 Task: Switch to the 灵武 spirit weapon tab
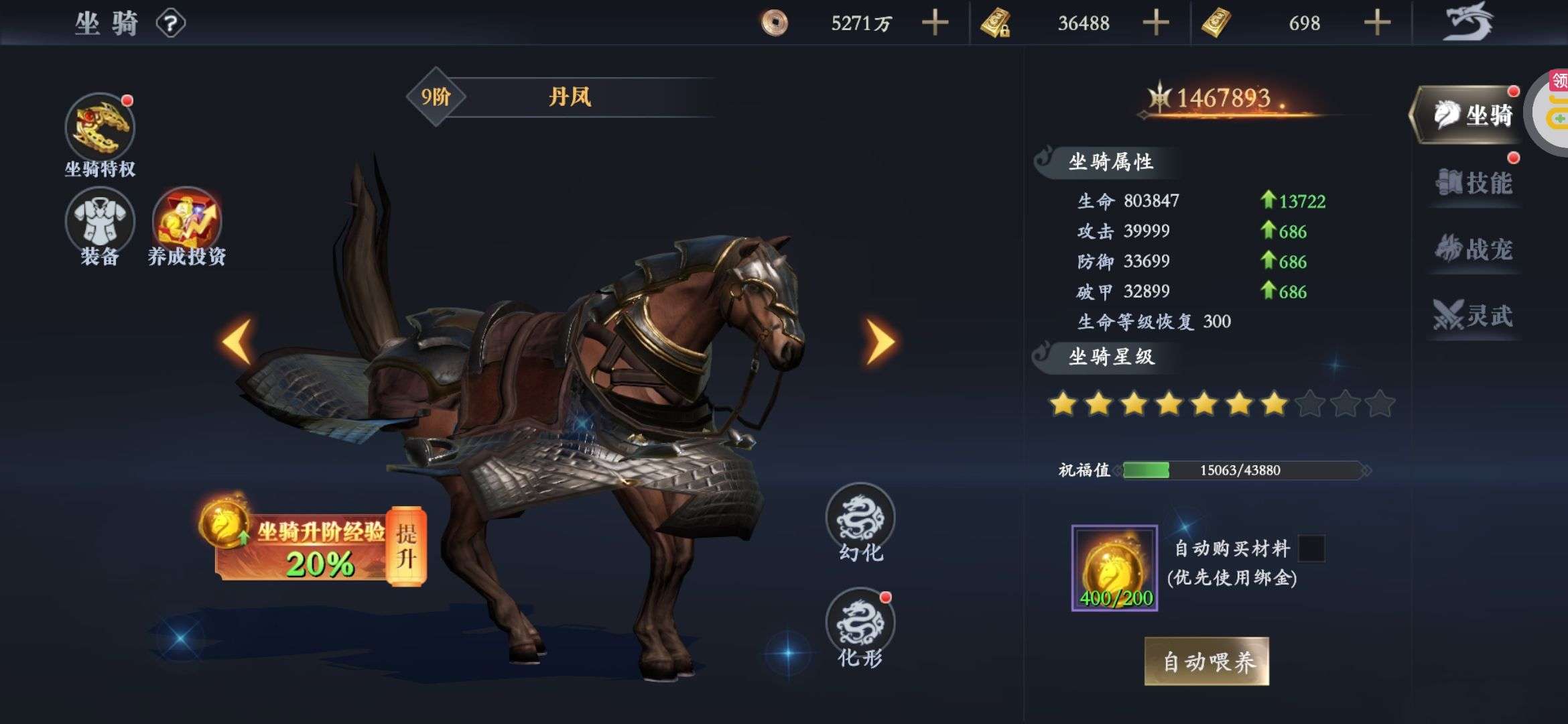[x=1474, y=316]
